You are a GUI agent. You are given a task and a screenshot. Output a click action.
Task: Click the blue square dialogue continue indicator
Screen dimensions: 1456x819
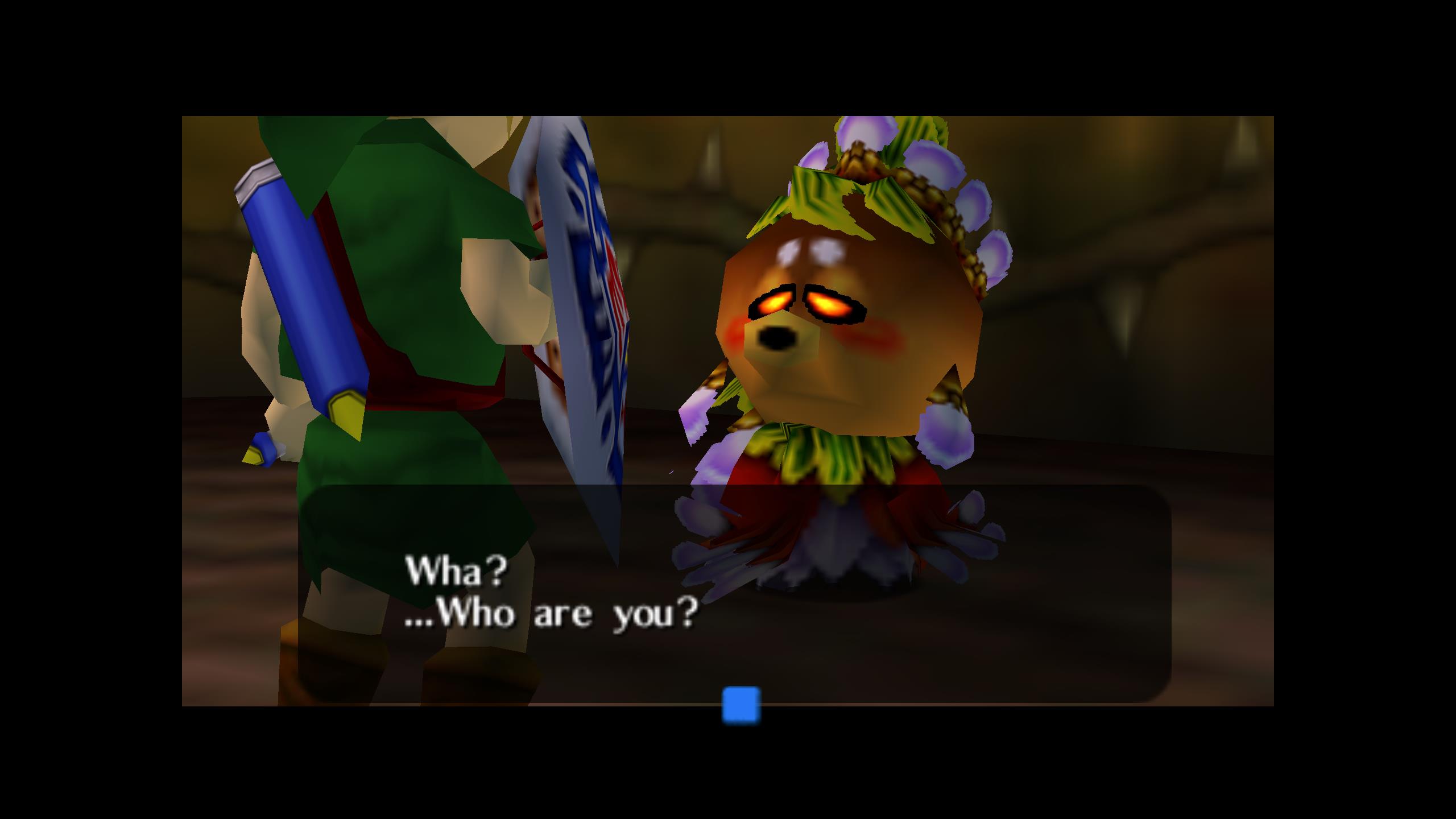coord(741,705)
